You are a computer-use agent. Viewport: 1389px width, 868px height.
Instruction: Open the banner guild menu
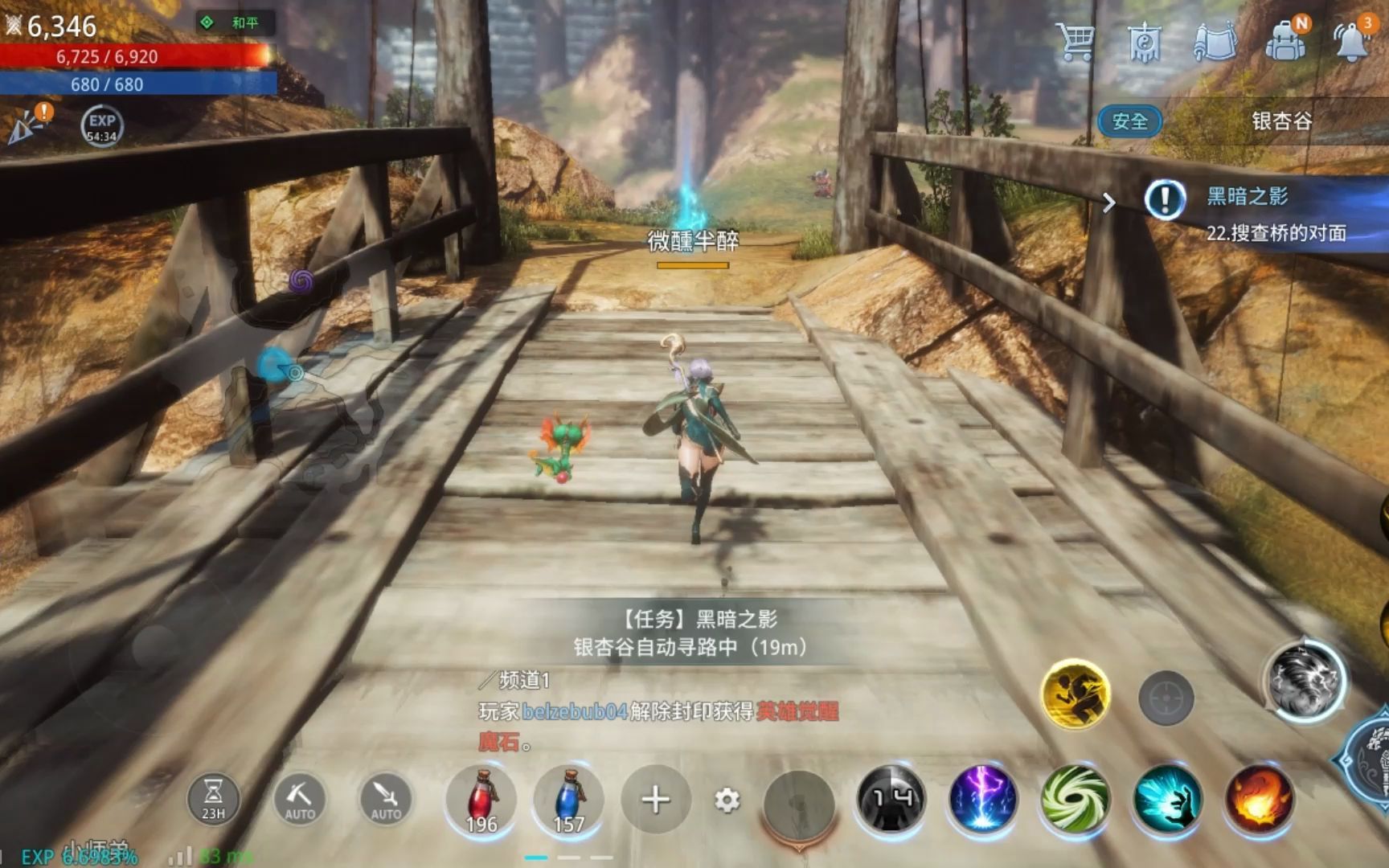click(1145, 42)
